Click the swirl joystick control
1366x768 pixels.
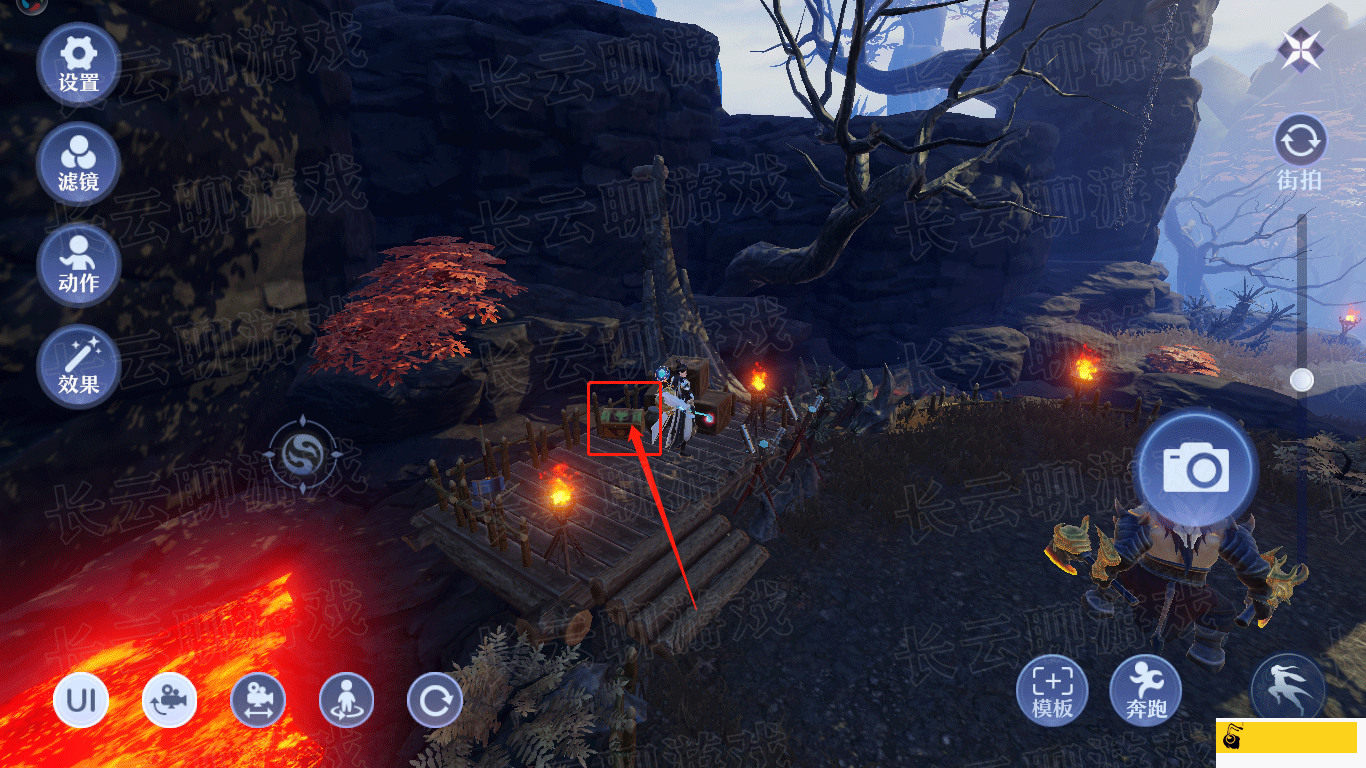point(302,456)
